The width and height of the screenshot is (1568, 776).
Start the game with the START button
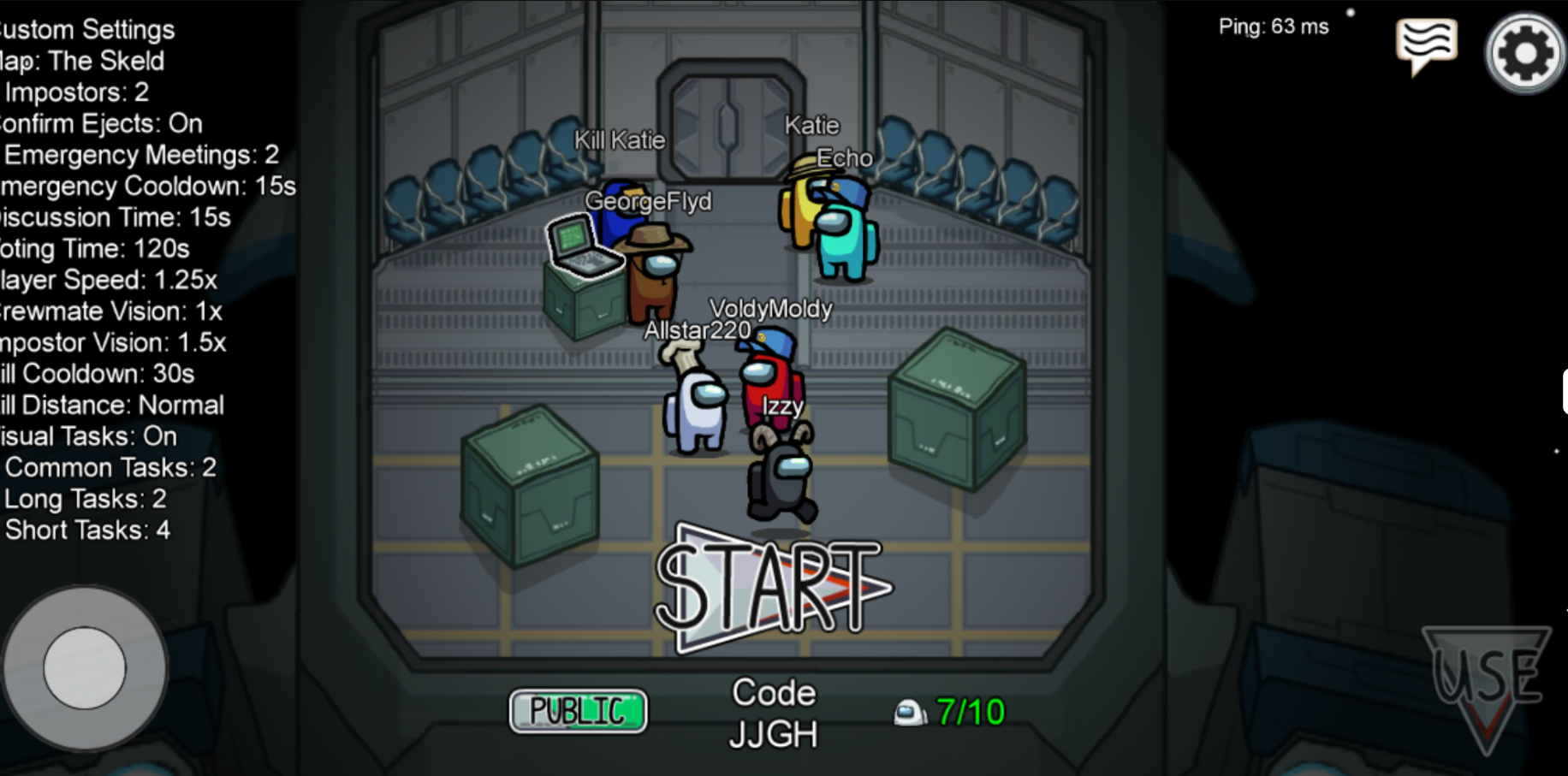770,589
